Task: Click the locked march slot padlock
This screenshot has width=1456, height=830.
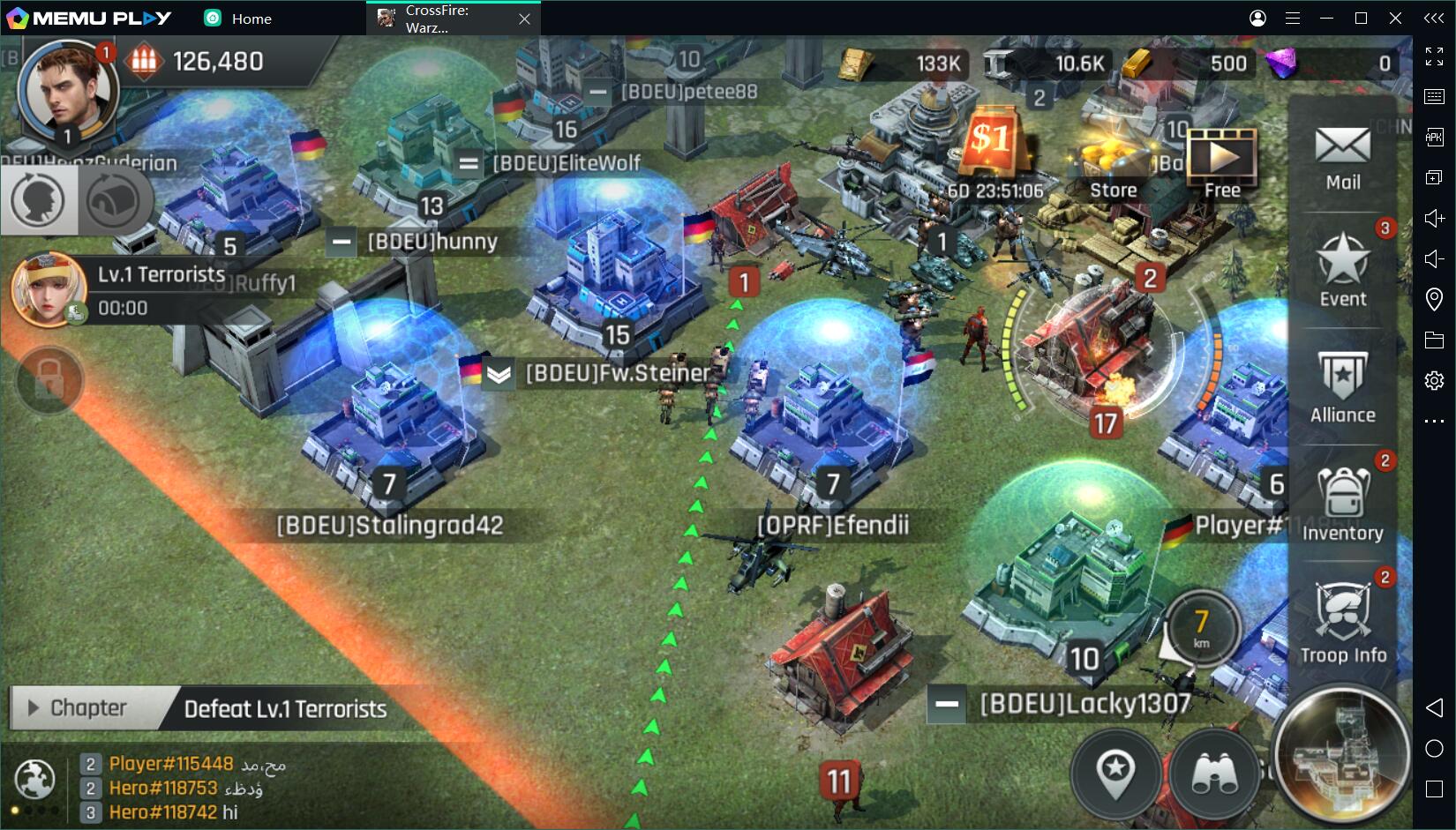Action: pos(49,380)
